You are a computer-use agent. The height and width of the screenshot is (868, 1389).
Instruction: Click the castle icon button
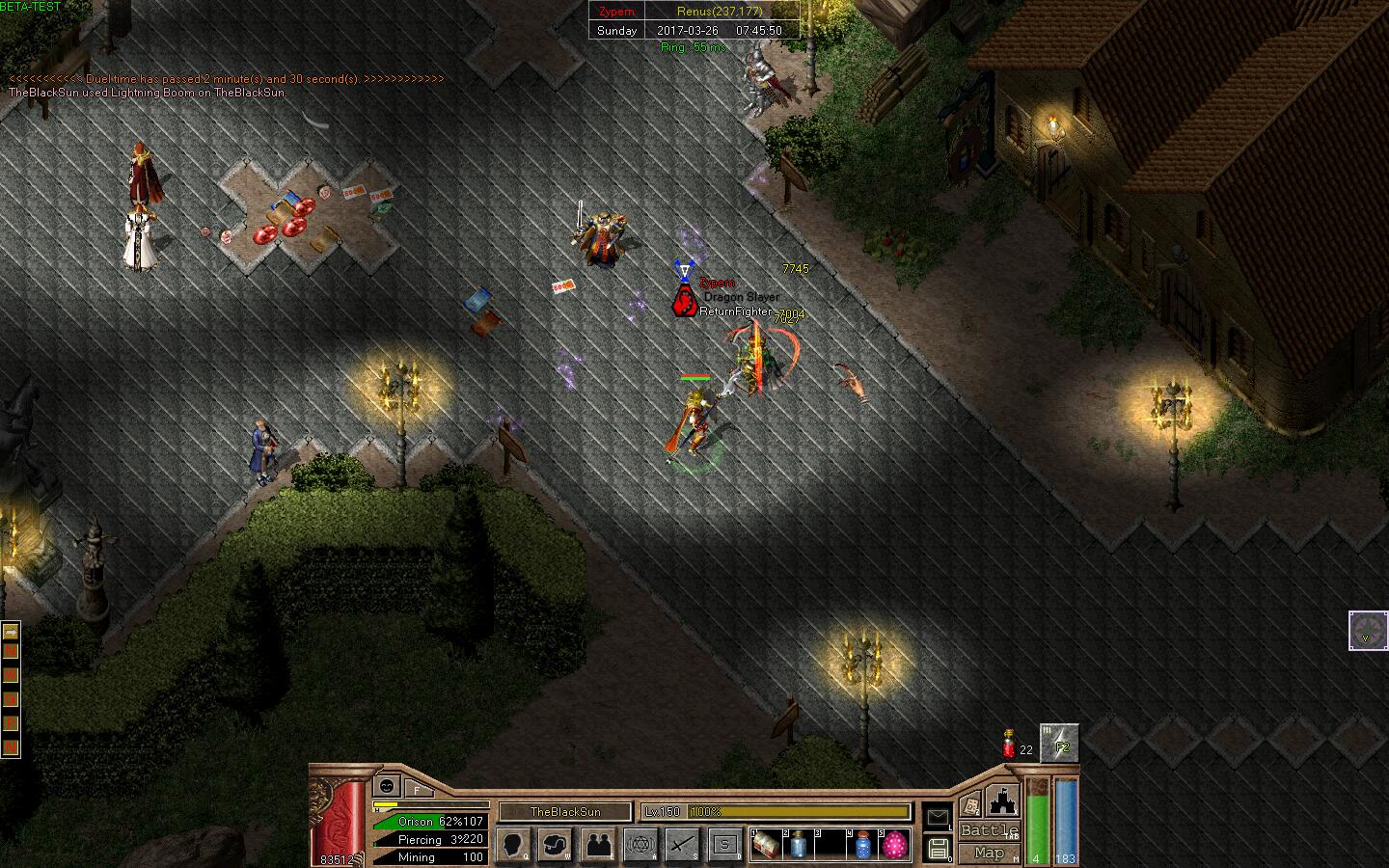coord(1002,802)
